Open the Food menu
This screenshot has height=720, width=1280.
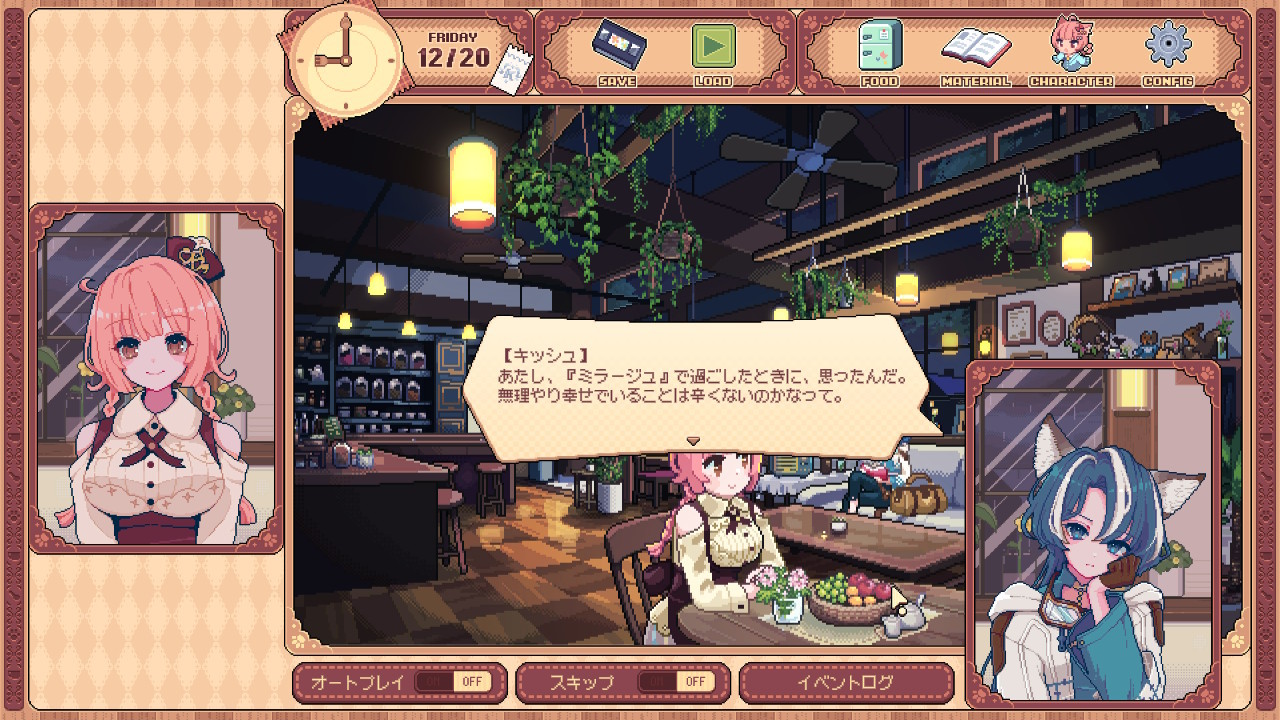click(x=879, y=50)
